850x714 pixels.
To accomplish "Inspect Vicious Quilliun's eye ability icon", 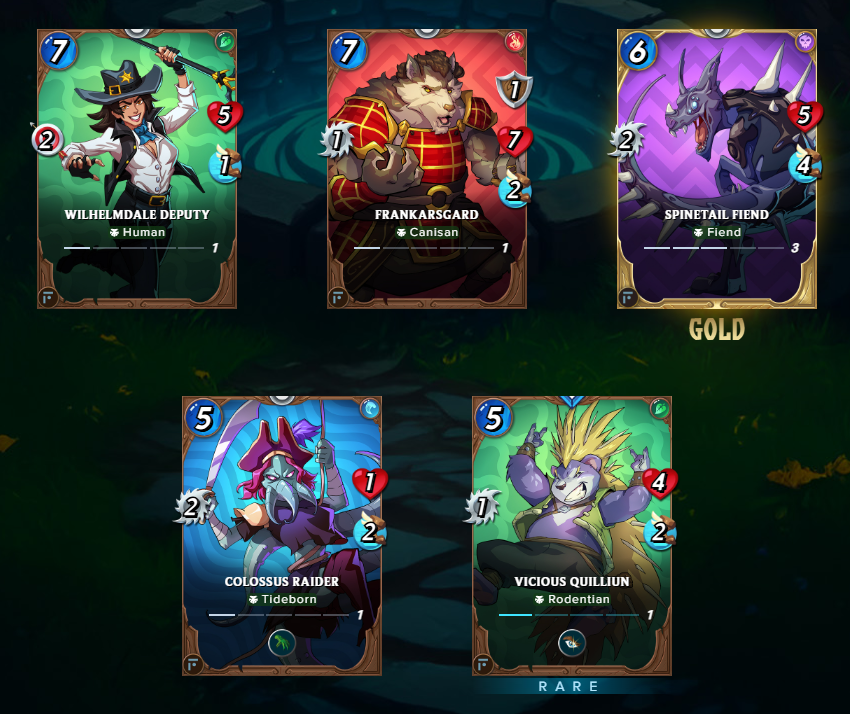I will [x=572, y=642].
